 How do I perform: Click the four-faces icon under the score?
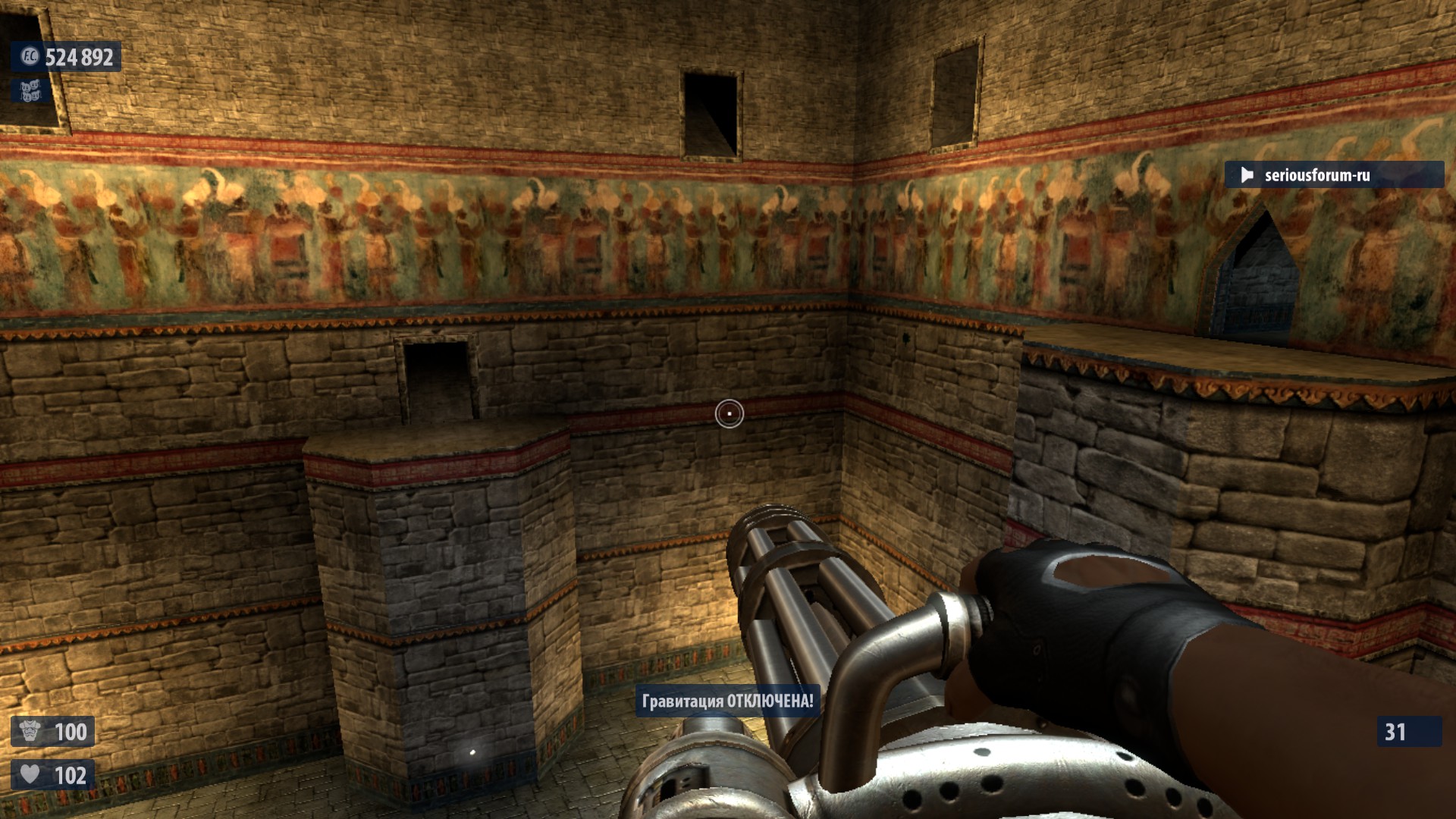point(30,92)
